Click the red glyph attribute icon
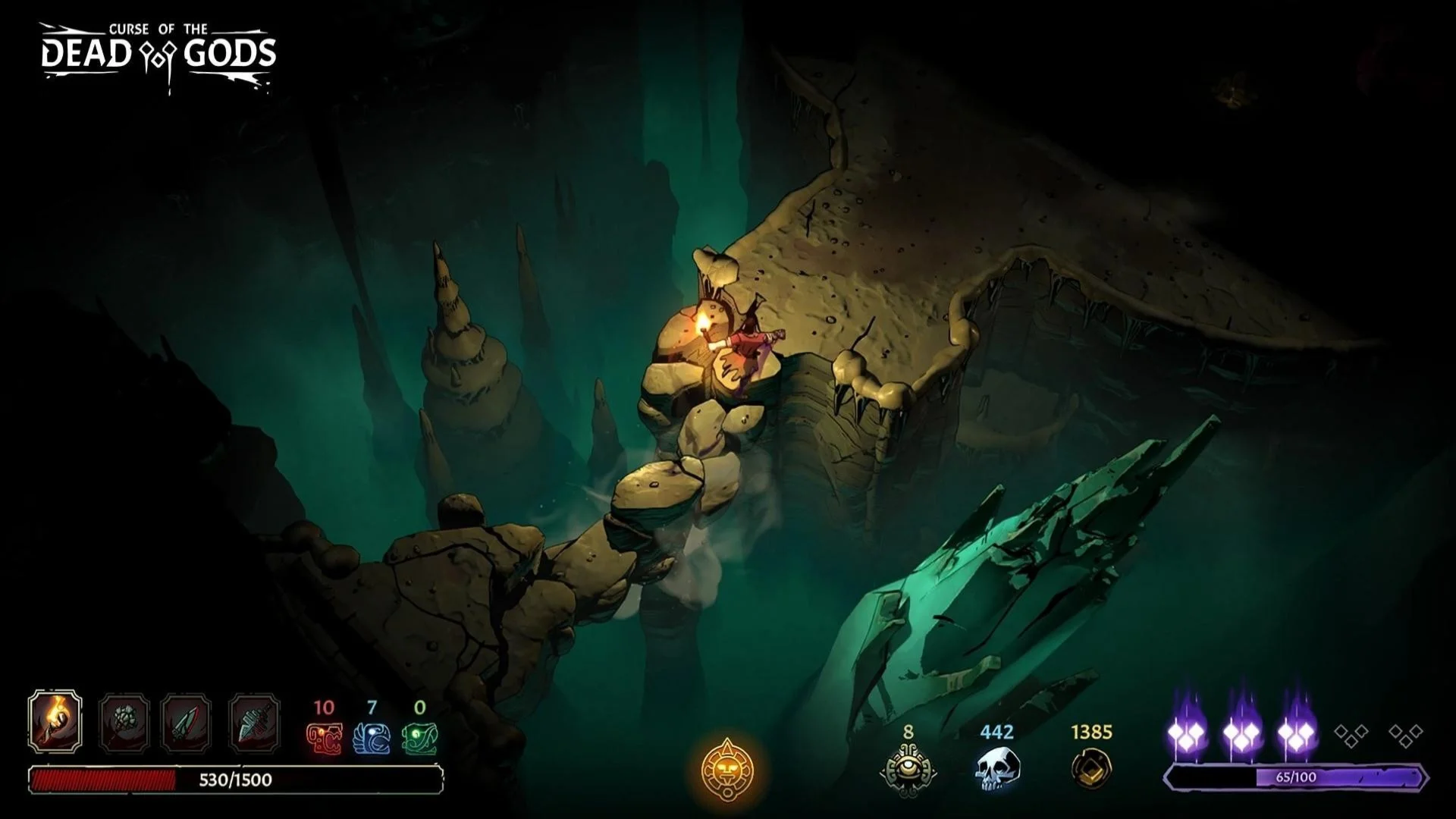Image resolution: width=1456 pixels, height=819 pixels. [x=324, y=737]
